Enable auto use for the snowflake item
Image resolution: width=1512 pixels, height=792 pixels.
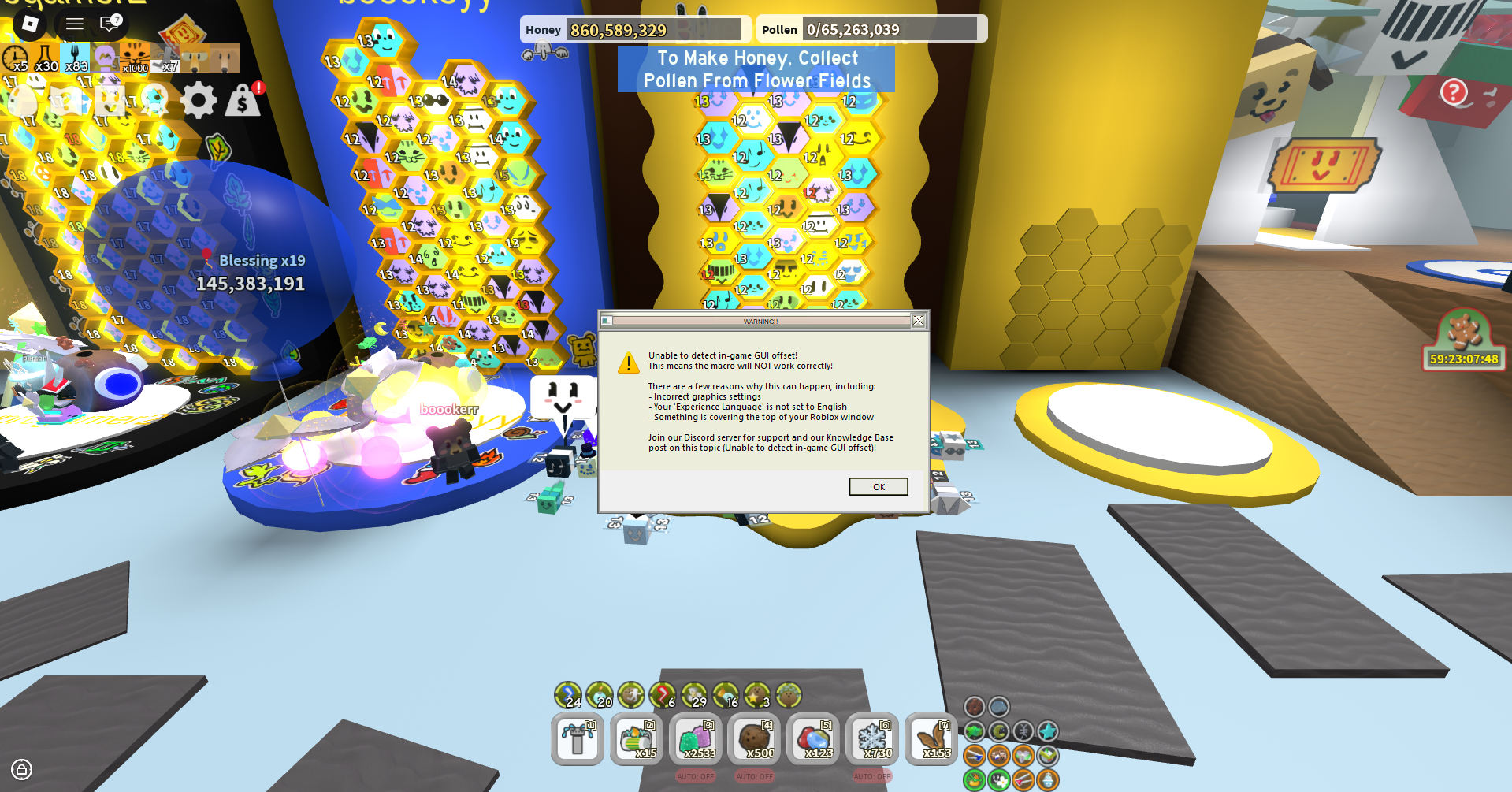coord(872,776)
